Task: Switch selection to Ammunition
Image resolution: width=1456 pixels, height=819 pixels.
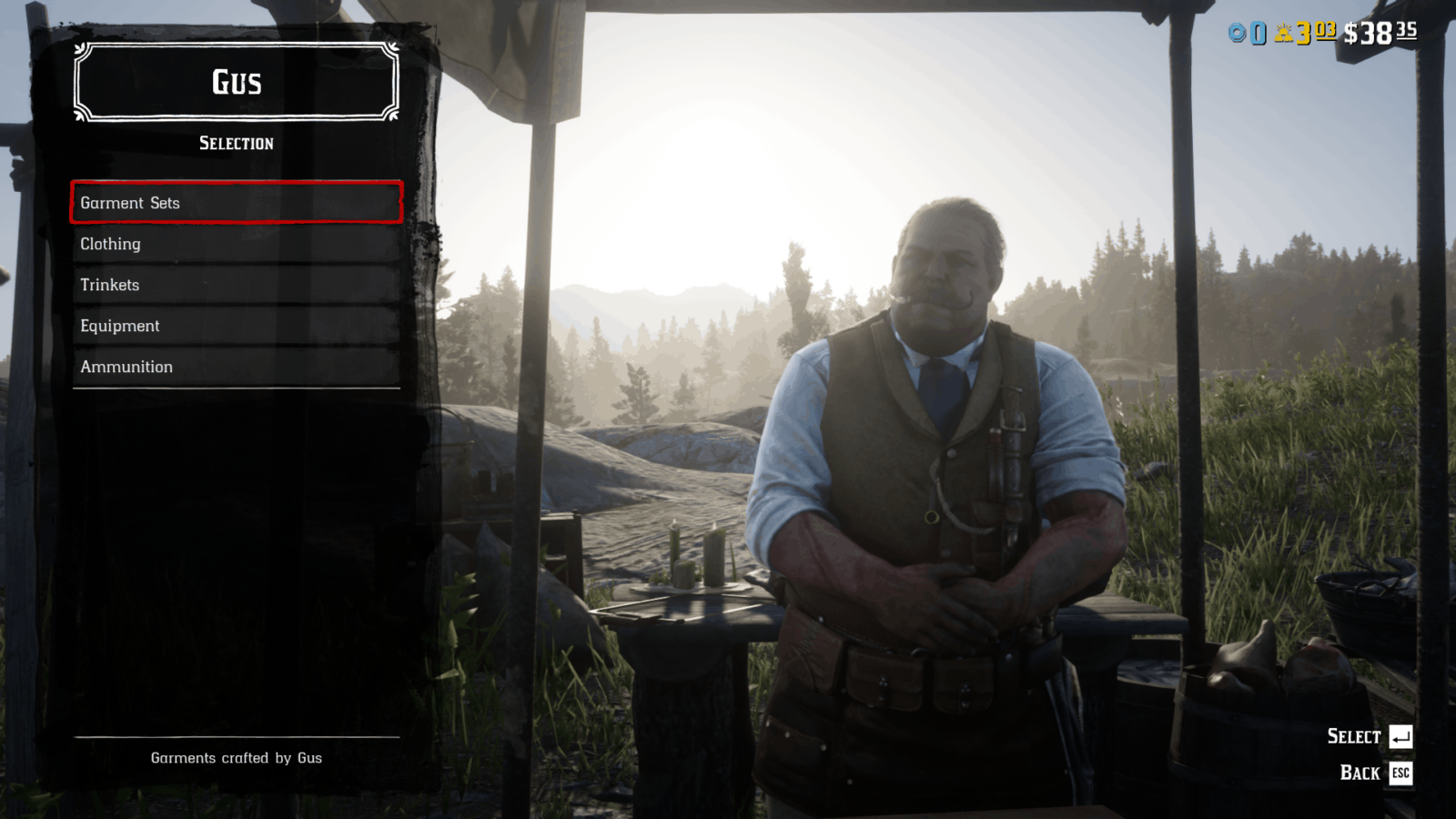Action: [x=236, y=367]
